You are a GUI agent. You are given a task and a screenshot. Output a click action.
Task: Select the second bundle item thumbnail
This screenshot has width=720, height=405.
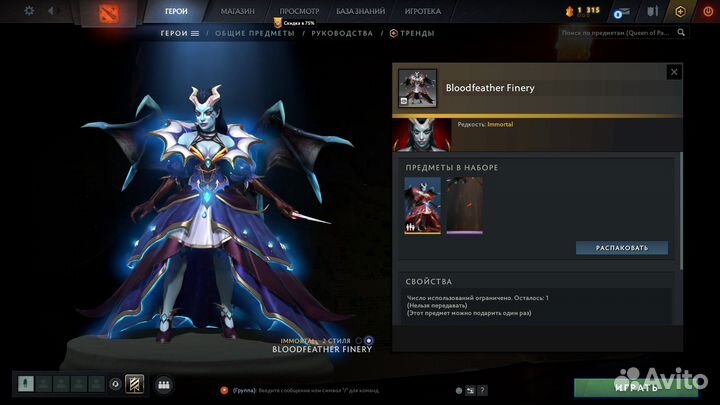(x=464, y=205)
